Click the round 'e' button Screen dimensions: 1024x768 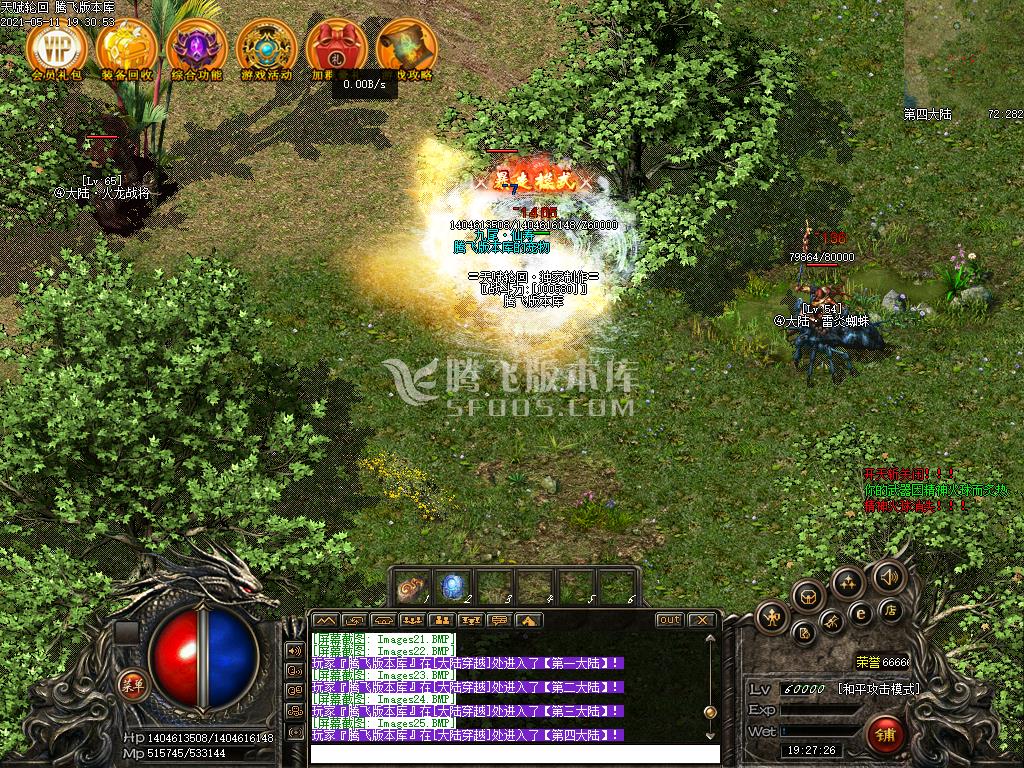coord(860,613)
